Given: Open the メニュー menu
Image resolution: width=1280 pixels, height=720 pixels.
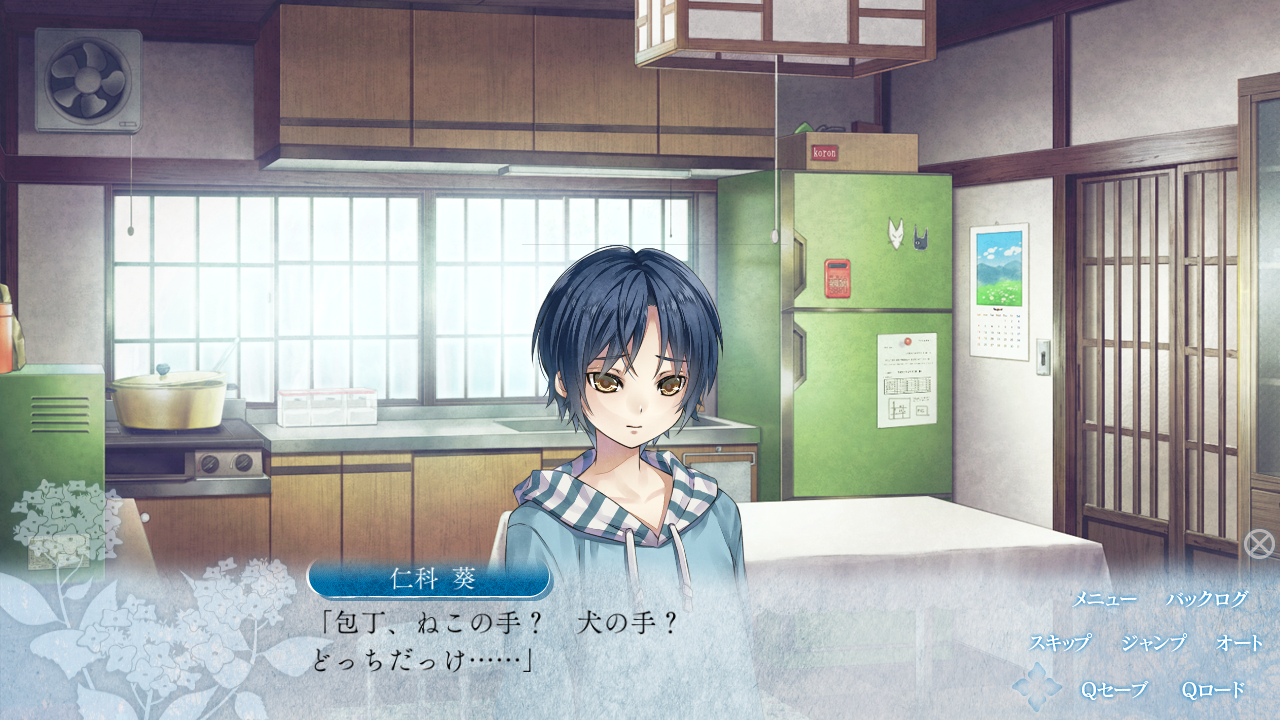Looking at the screenshot, I should 1104,600.
